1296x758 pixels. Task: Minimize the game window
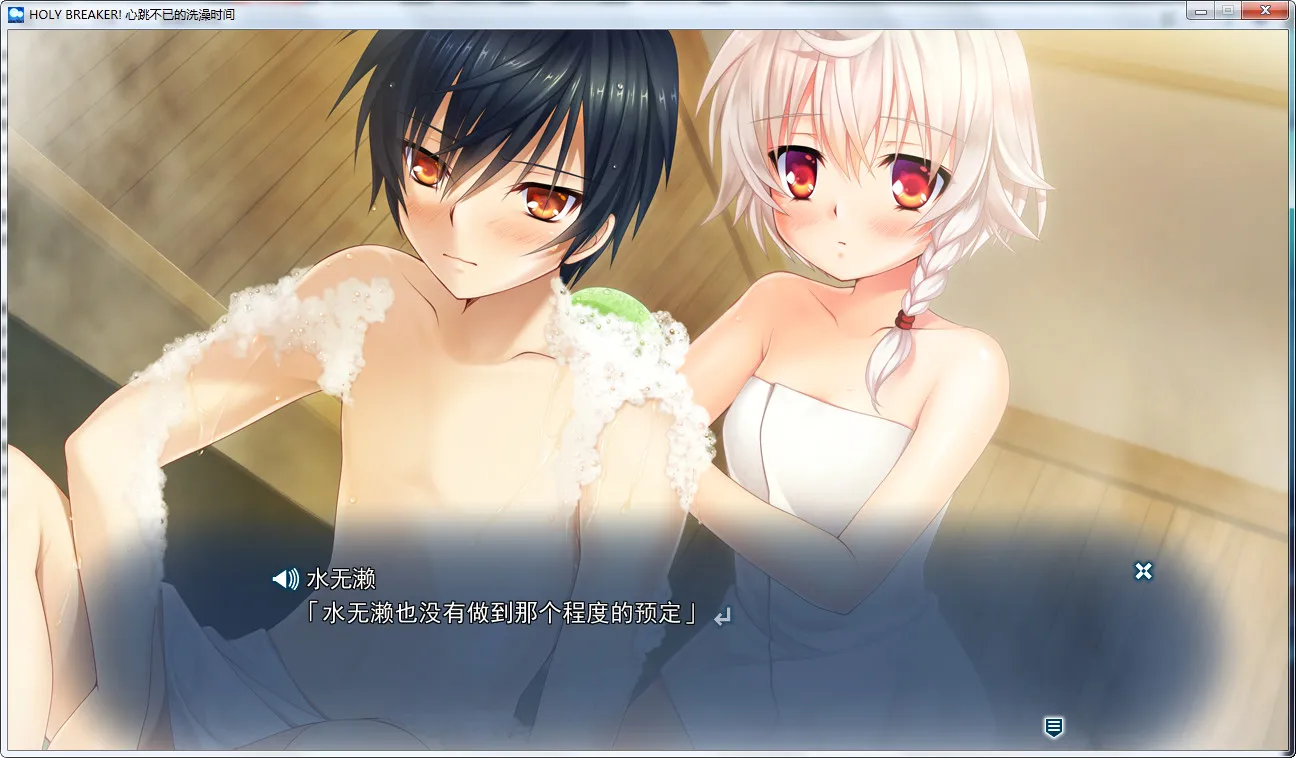pyautogui.click(x=1201, y=10)
